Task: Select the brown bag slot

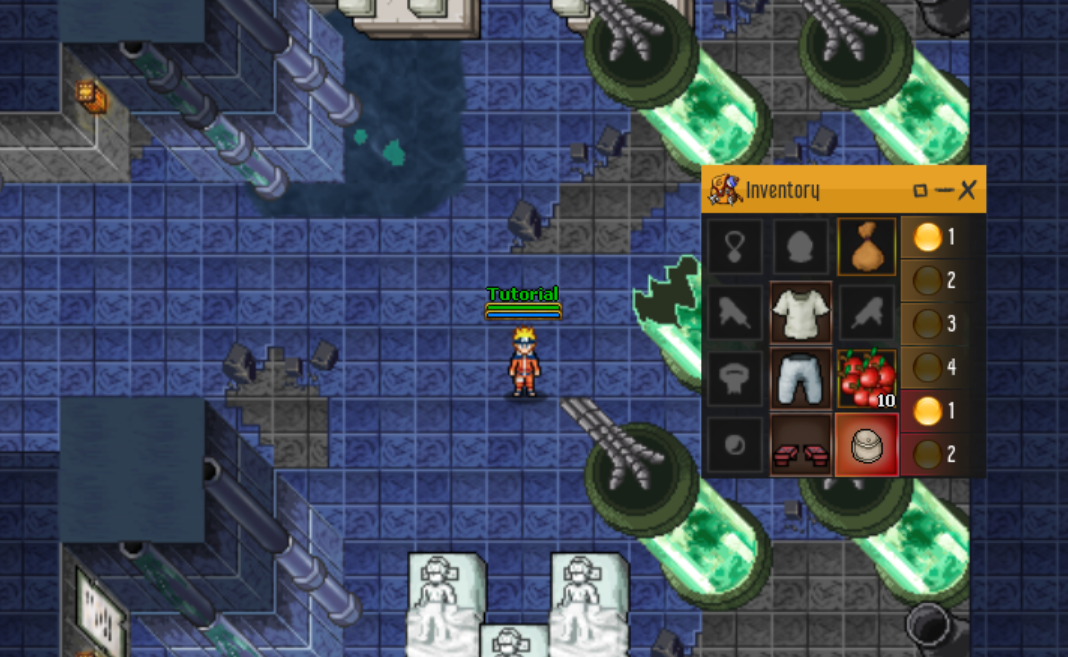Action: click(866, 247)
